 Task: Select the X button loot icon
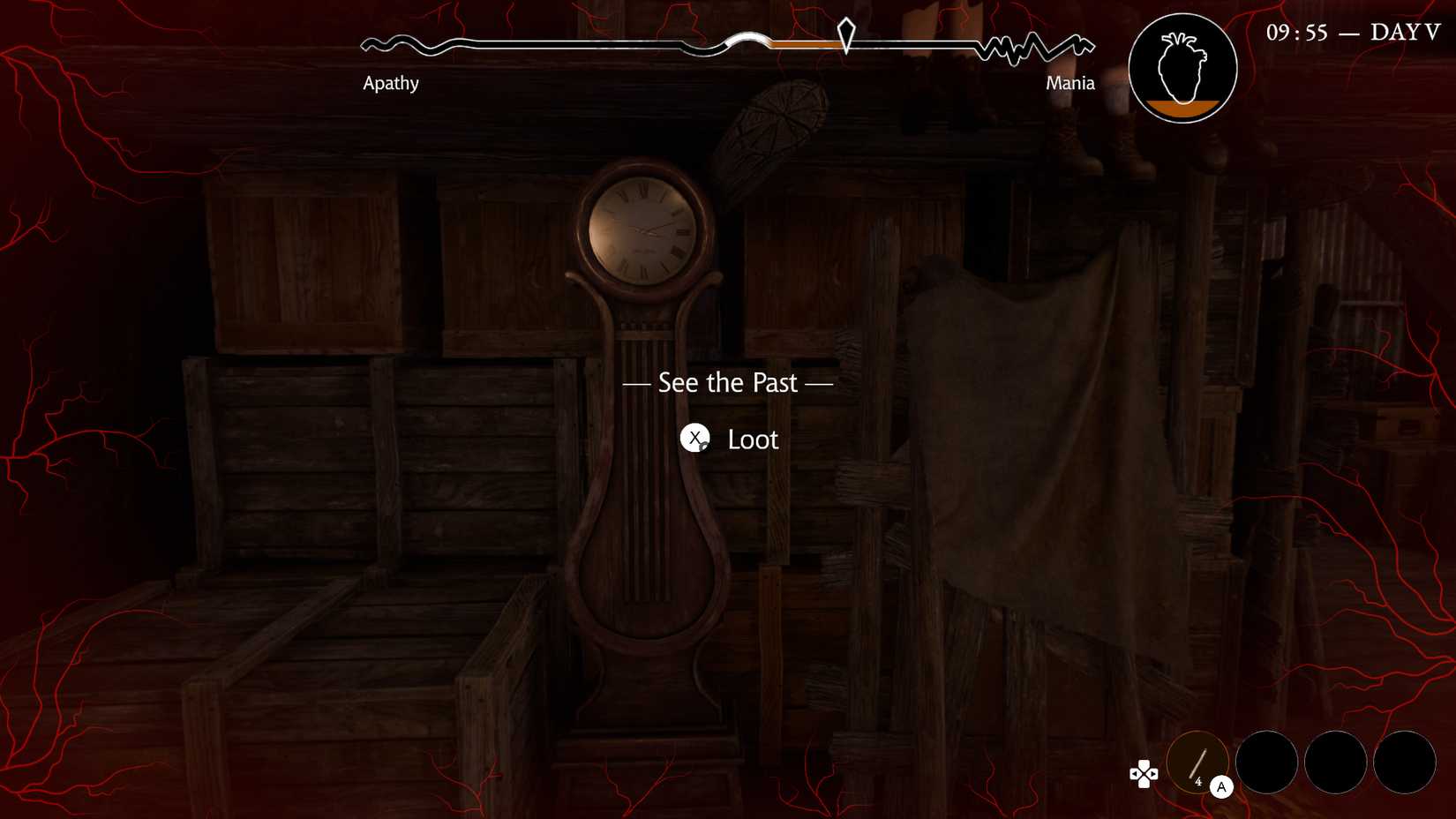(x=696, y=439)
